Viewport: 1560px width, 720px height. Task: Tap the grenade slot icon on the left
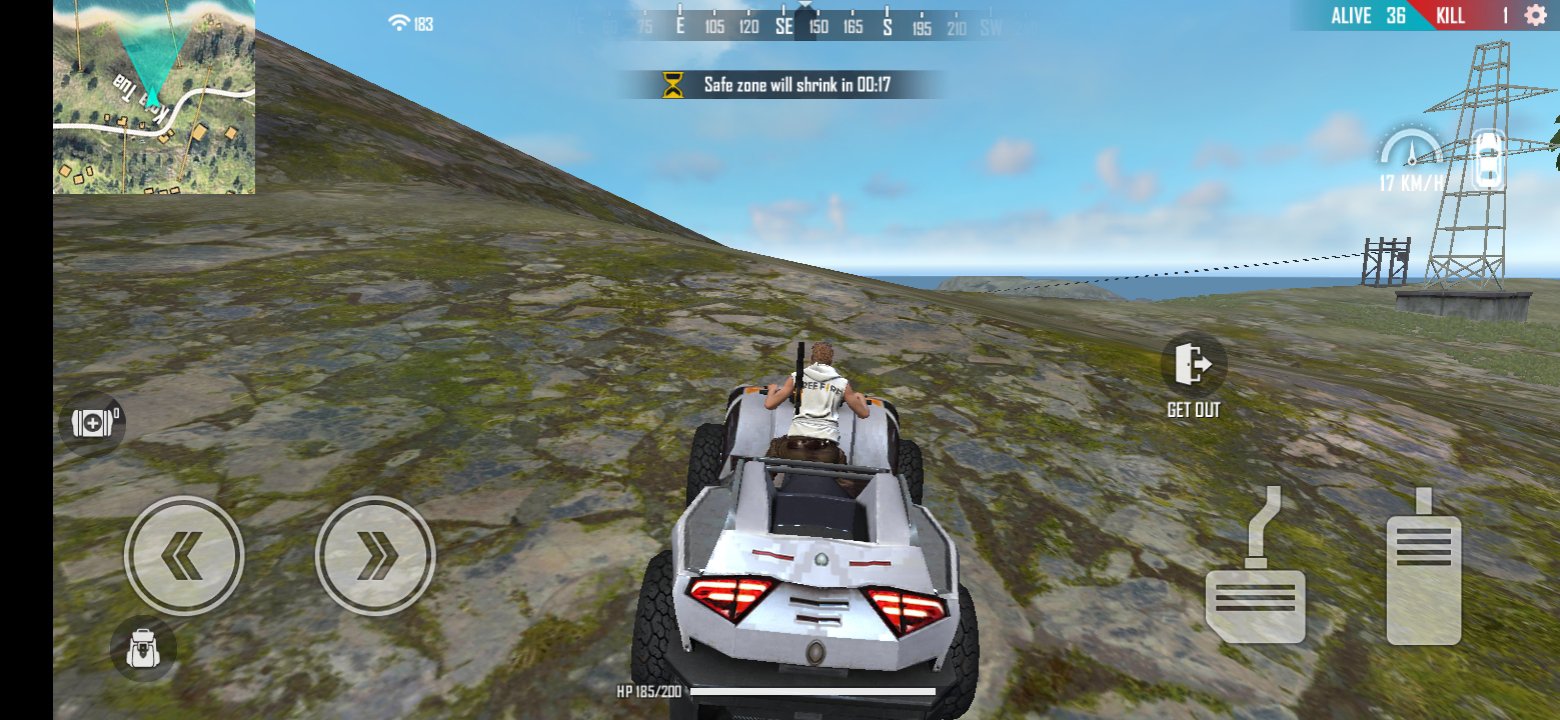[x=91, y=424]
